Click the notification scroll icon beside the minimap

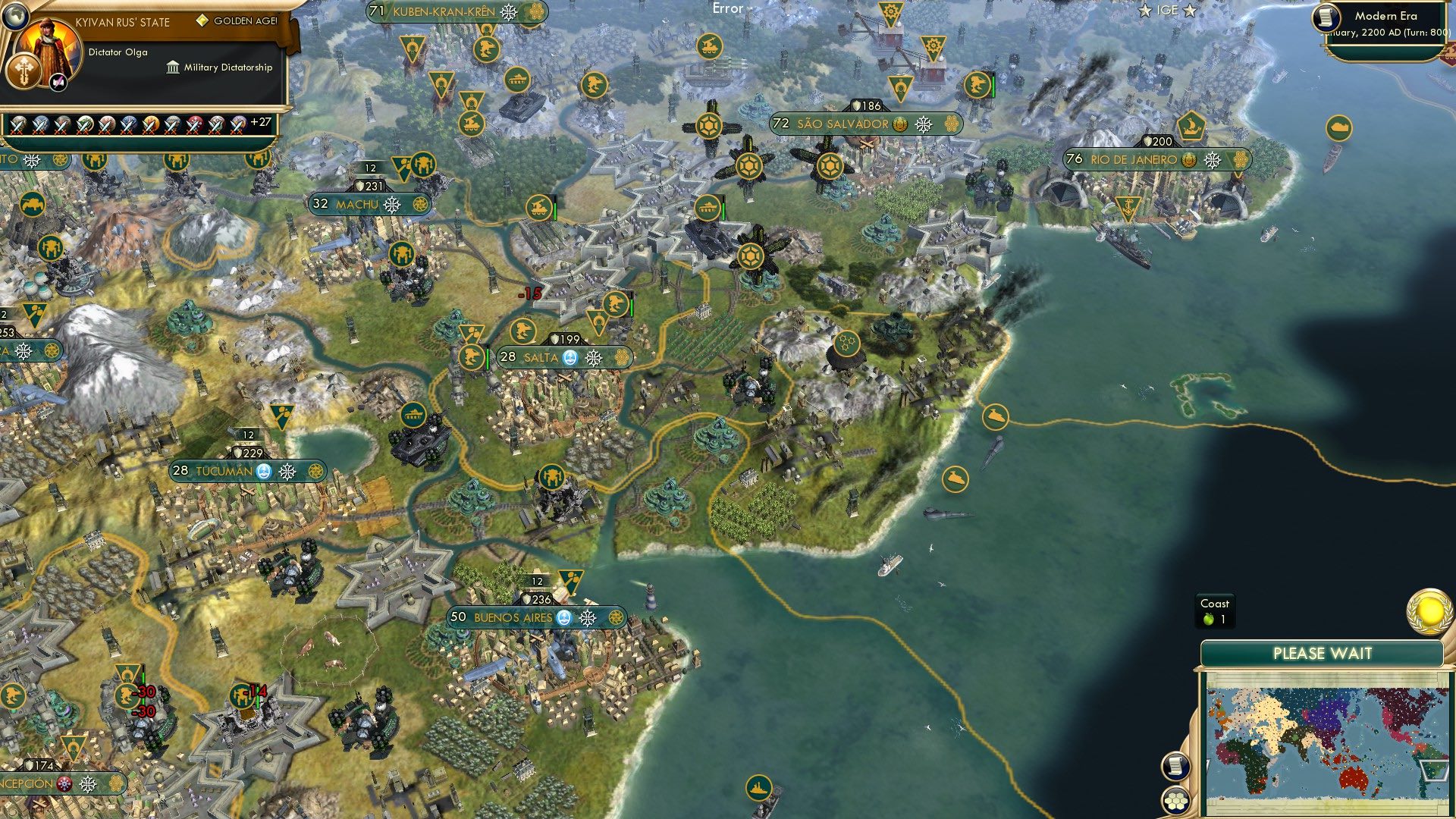[x=1177, y=768]
